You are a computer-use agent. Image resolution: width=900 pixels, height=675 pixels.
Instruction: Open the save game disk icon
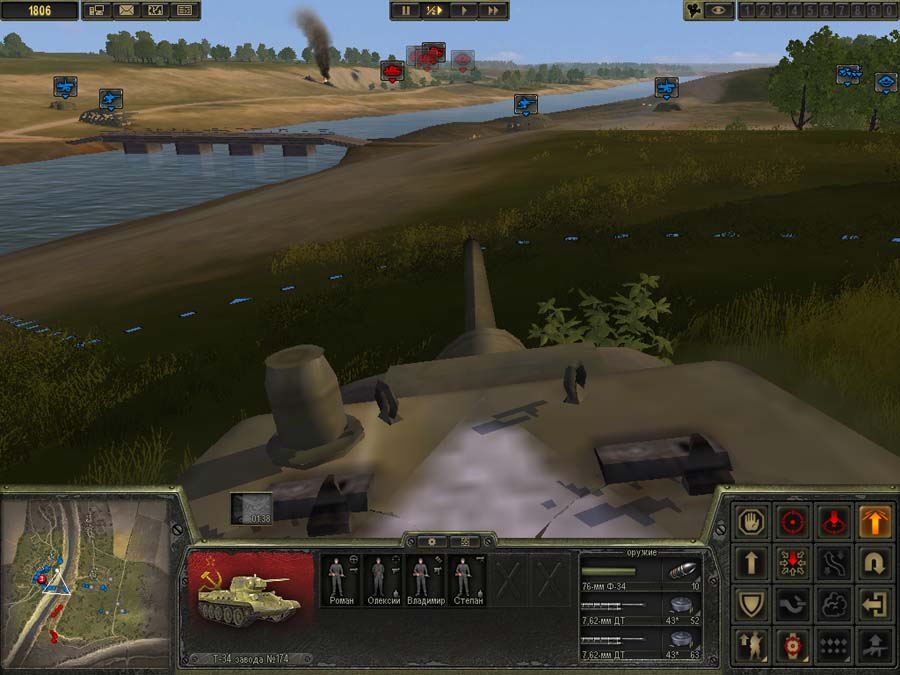97,10
